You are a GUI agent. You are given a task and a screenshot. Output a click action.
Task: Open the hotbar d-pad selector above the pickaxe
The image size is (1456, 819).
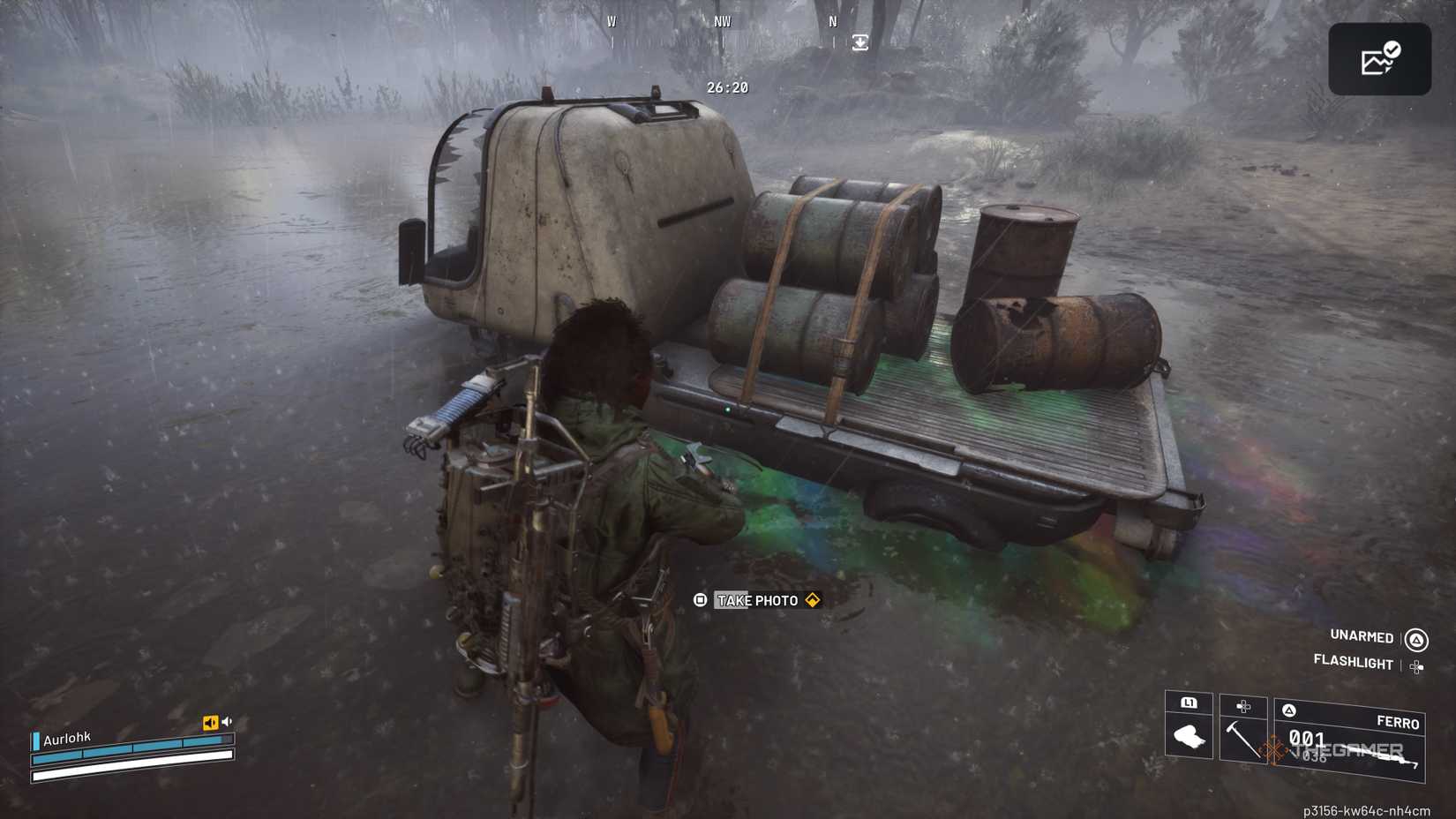[x=1244, y=705]
